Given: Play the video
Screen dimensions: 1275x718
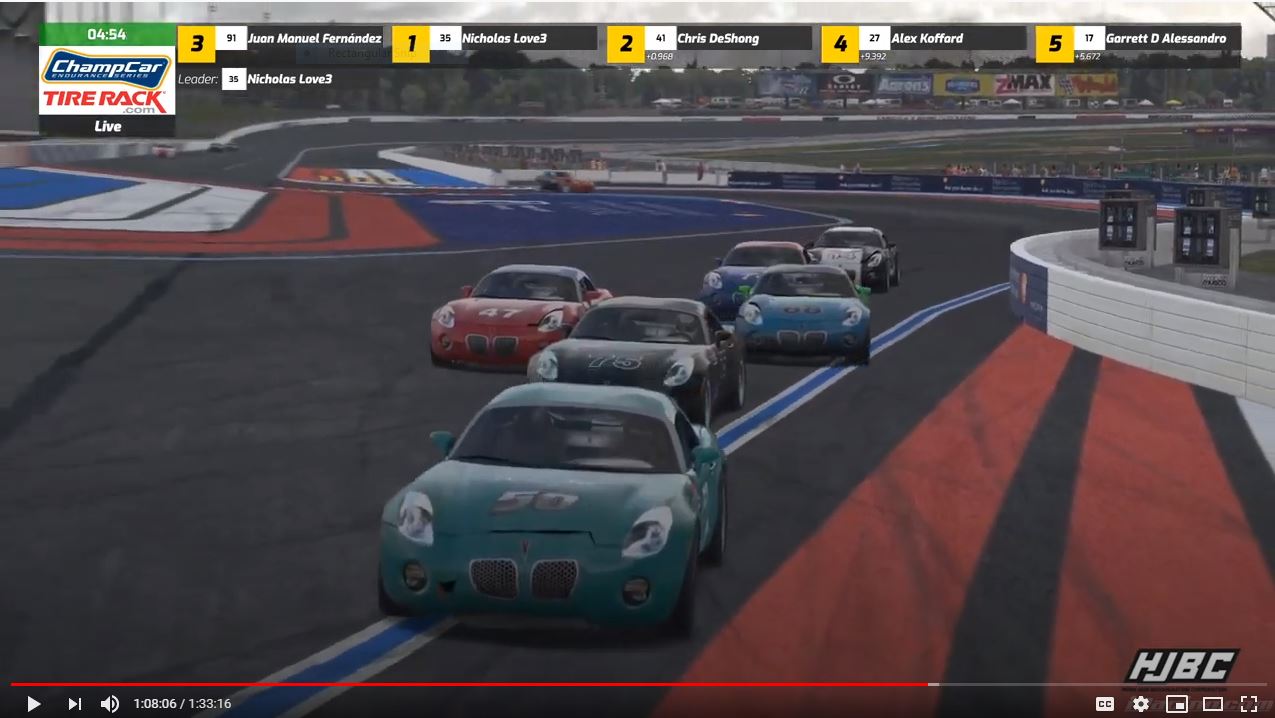Looking at the screenshot, I should [x=33, y=703].
